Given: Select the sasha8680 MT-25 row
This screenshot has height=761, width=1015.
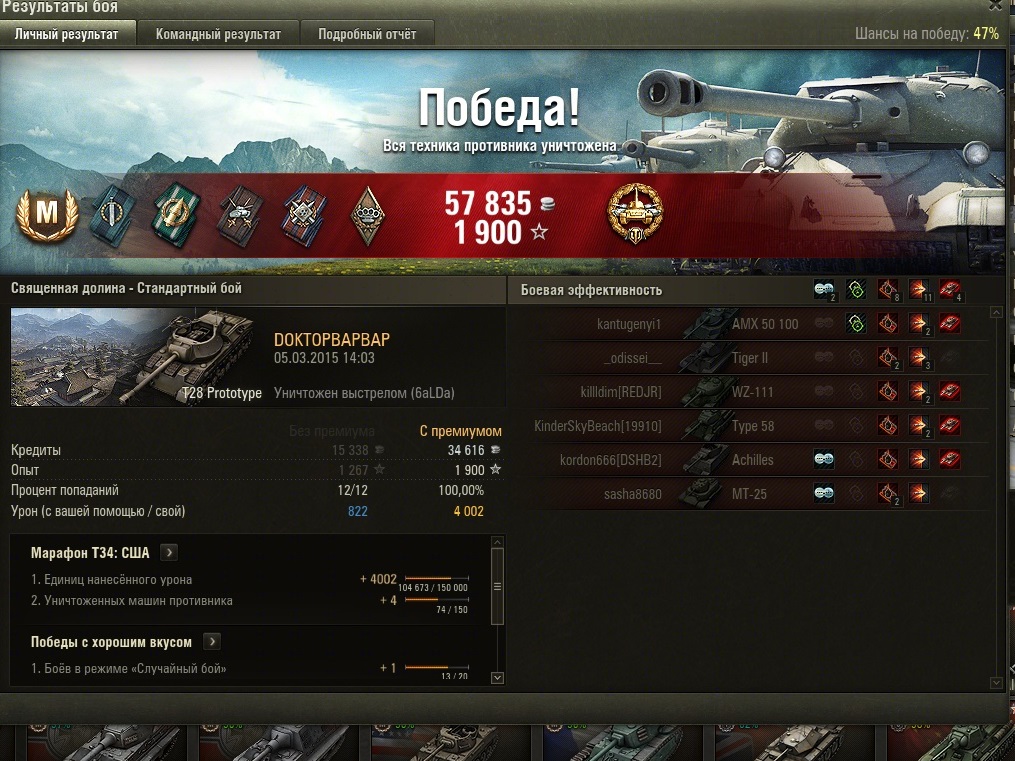Looking at the screenshot, I should click(760, 494).
